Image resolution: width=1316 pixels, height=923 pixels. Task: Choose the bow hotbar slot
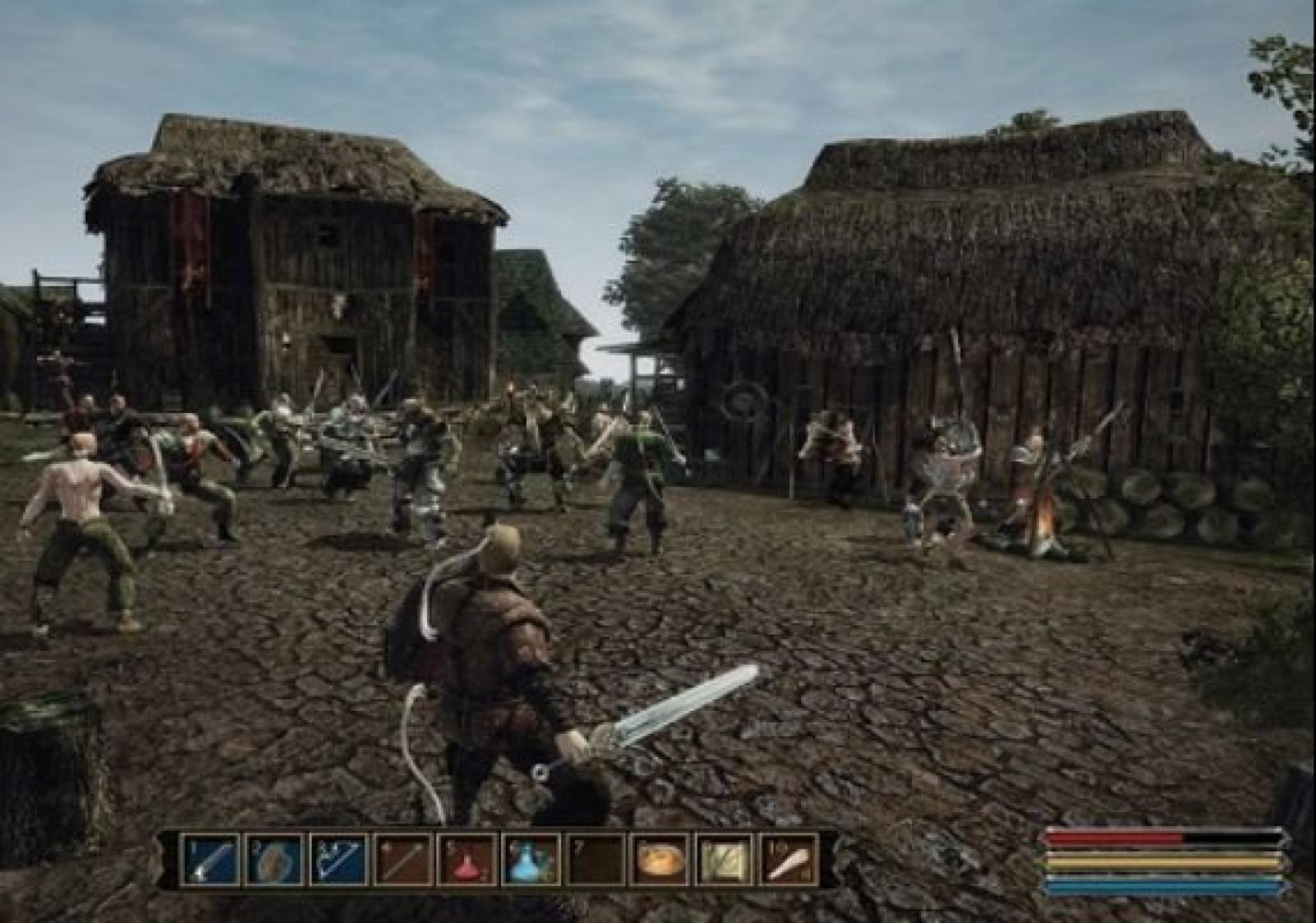(339, 860)
